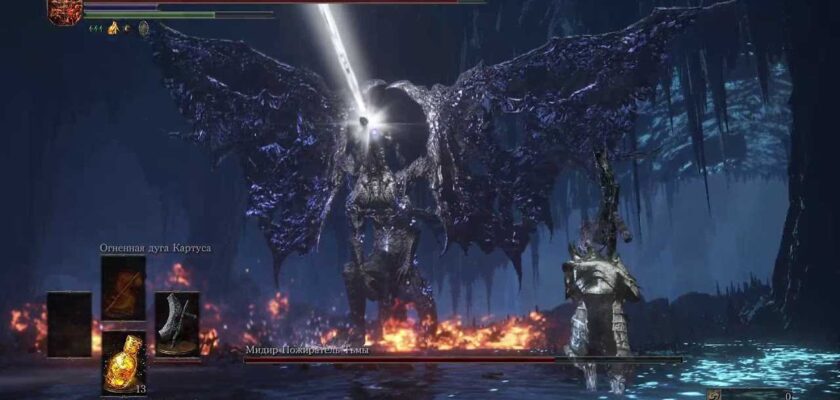Click the golden flame buff status icon
This screenshot has height=400, width=840.
tap(113, 29)
